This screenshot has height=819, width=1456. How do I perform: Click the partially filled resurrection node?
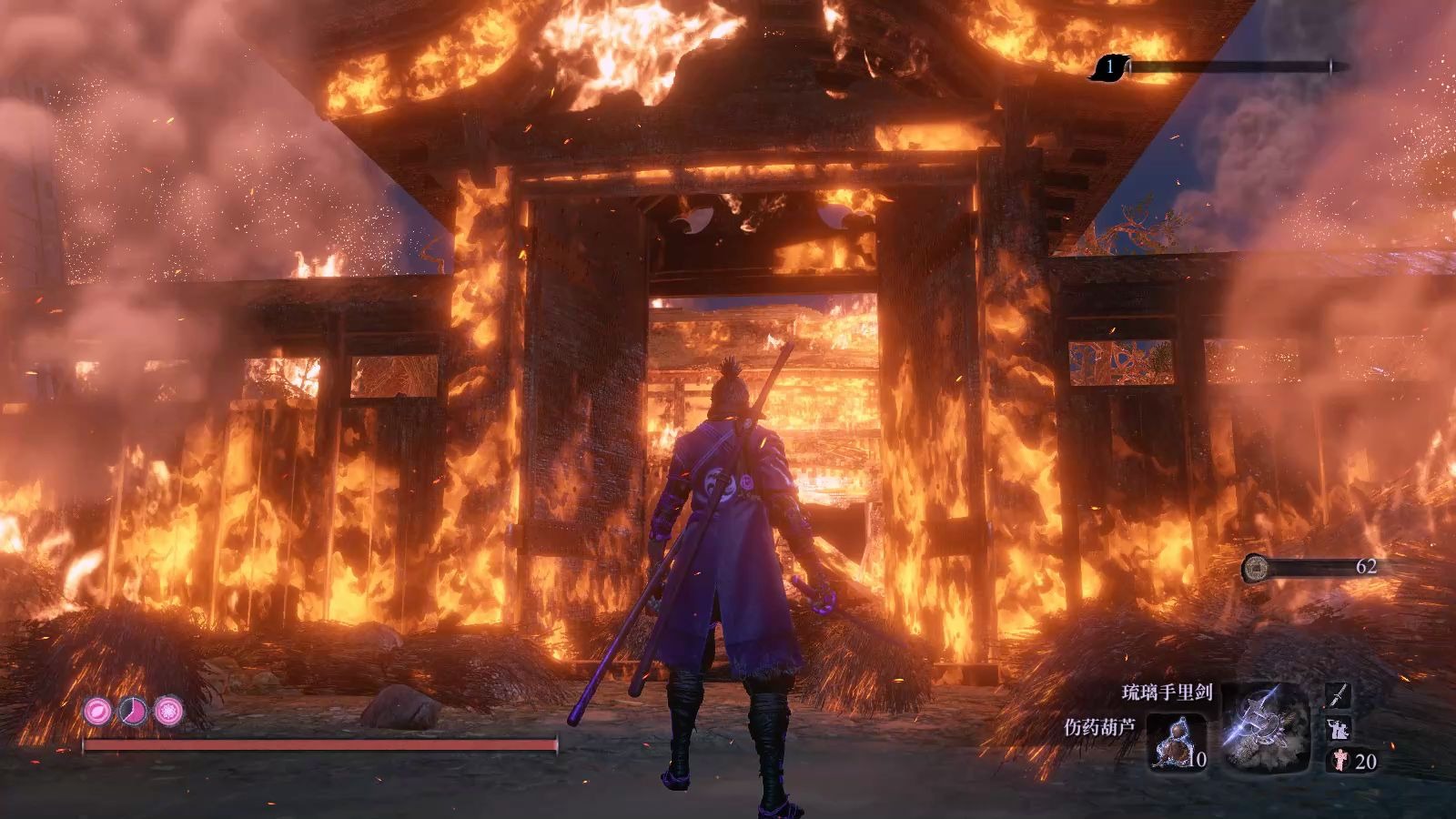coord(133,710)
